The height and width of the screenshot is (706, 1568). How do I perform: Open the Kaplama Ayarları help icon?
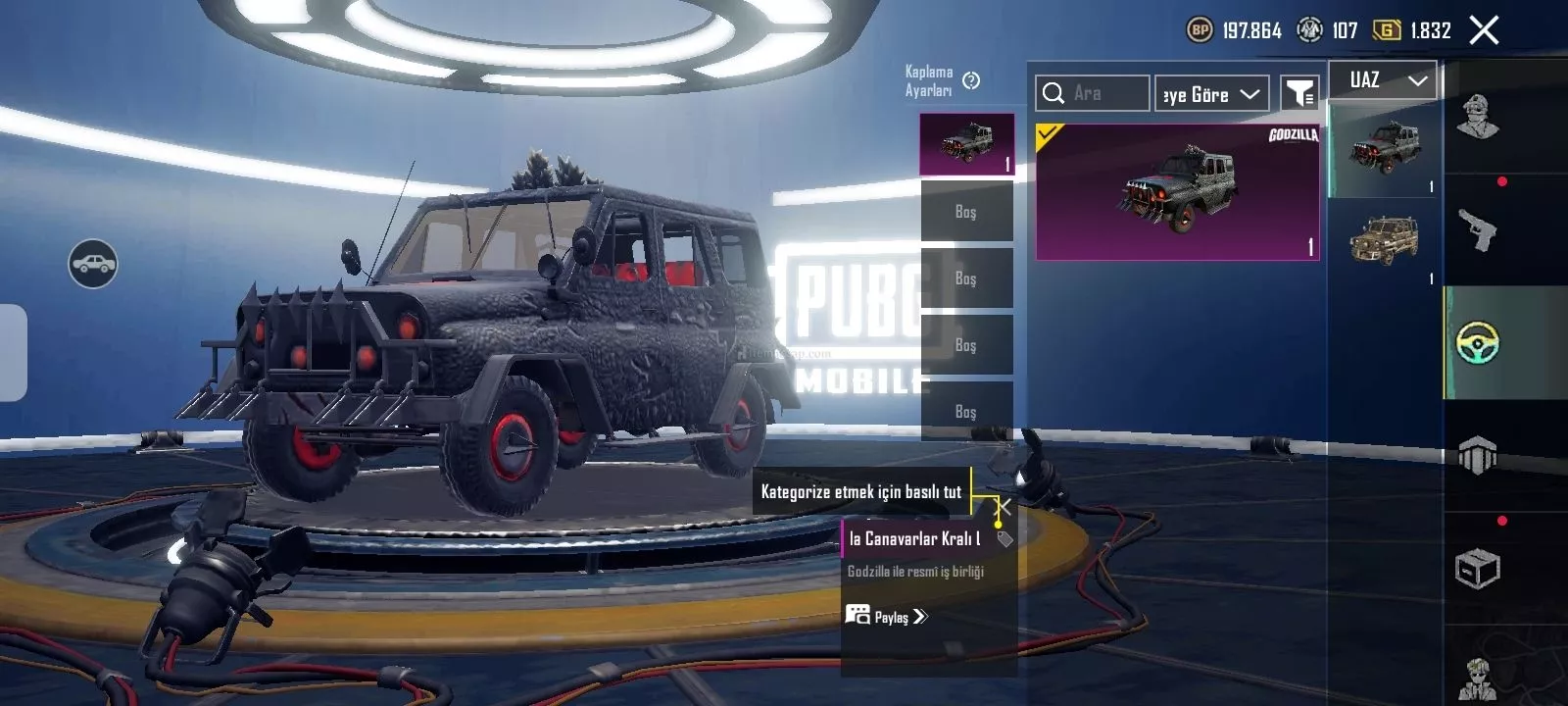pos(971,80)
